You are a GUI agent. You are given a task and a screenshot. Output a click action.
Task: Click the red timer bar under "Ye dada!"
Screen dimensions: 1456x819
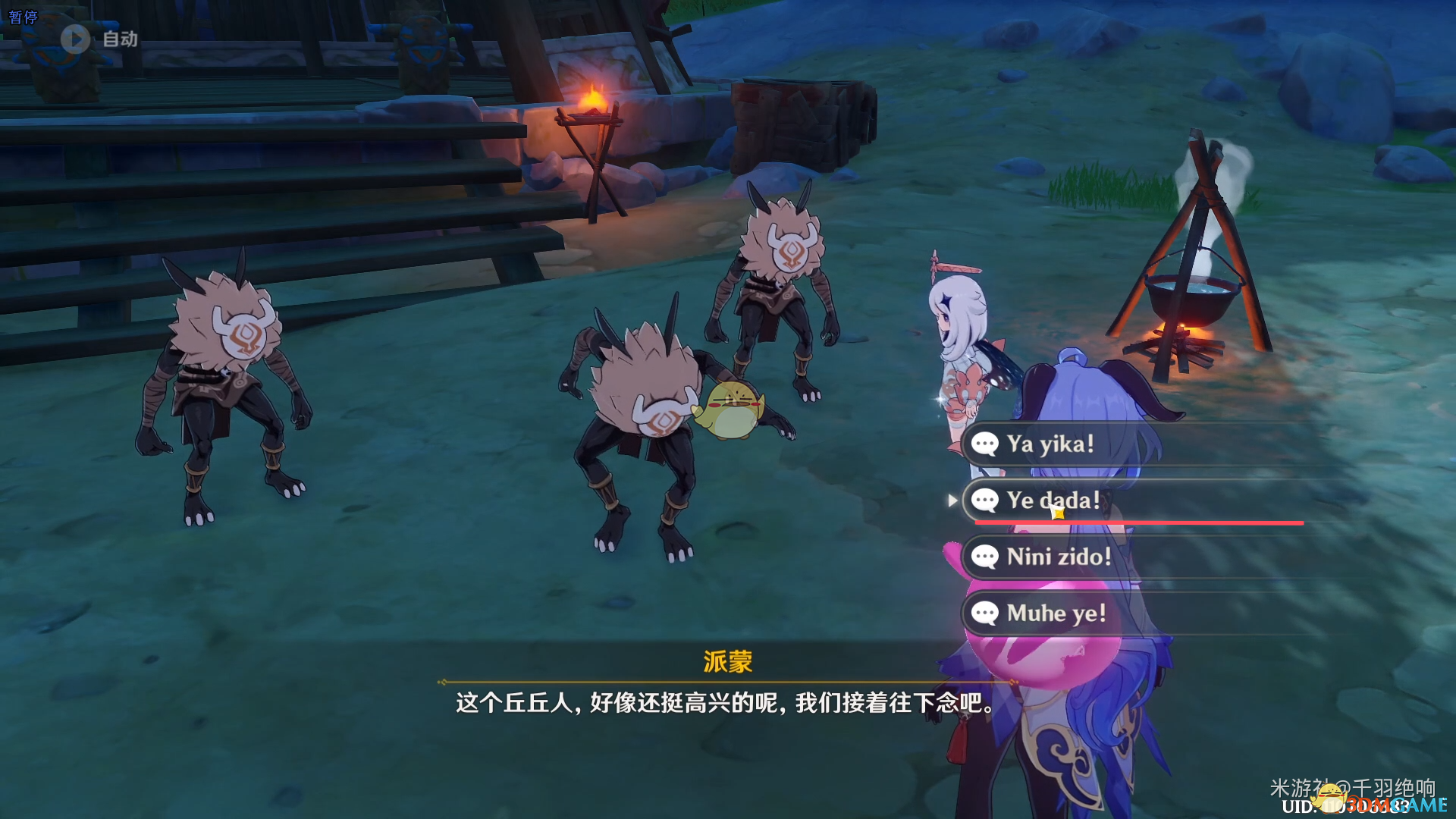1137,523
